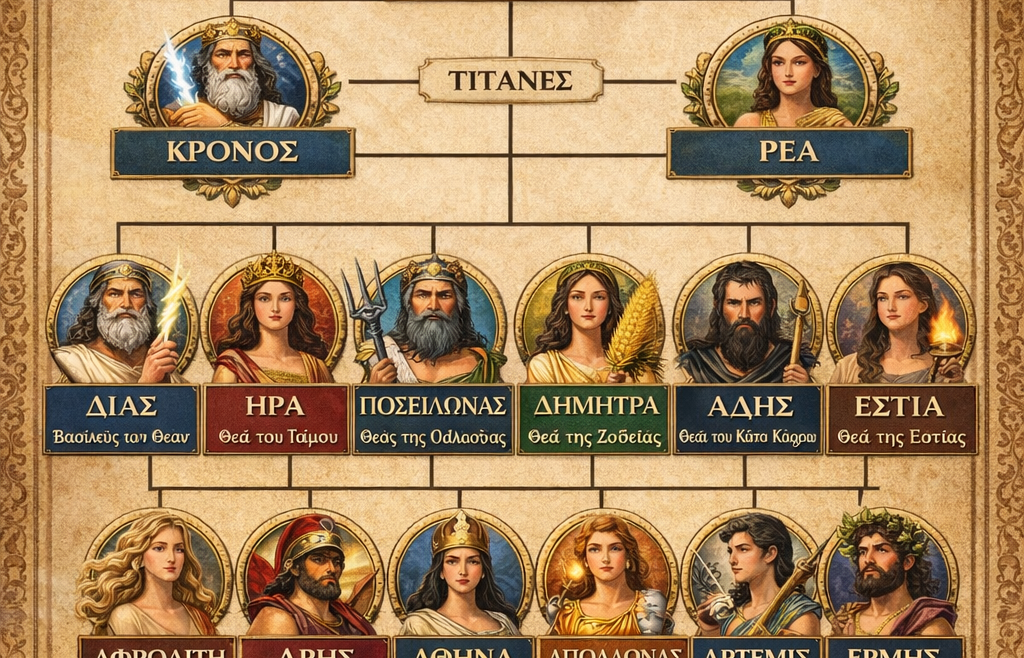This screenshot has height=658, width=1024.
Task: Select the ΠΟΣΕΙΔΩΝΑΣ name plate
Action: tap(433, 419)
